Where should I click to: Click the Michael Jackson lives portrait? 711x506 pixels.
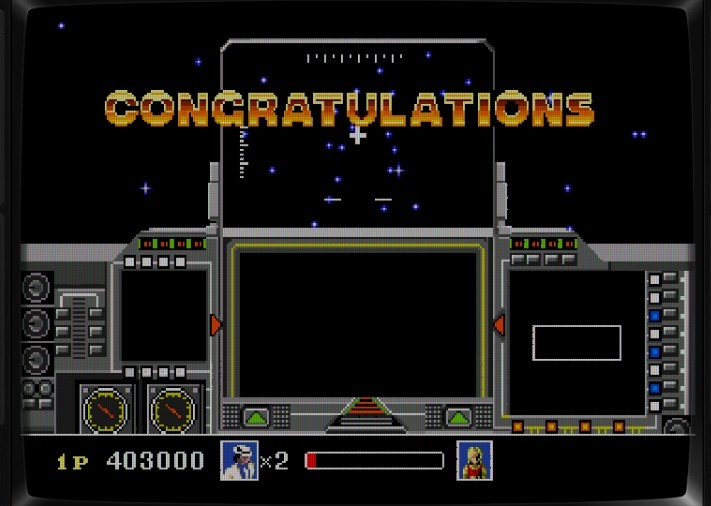pos(239,461)
